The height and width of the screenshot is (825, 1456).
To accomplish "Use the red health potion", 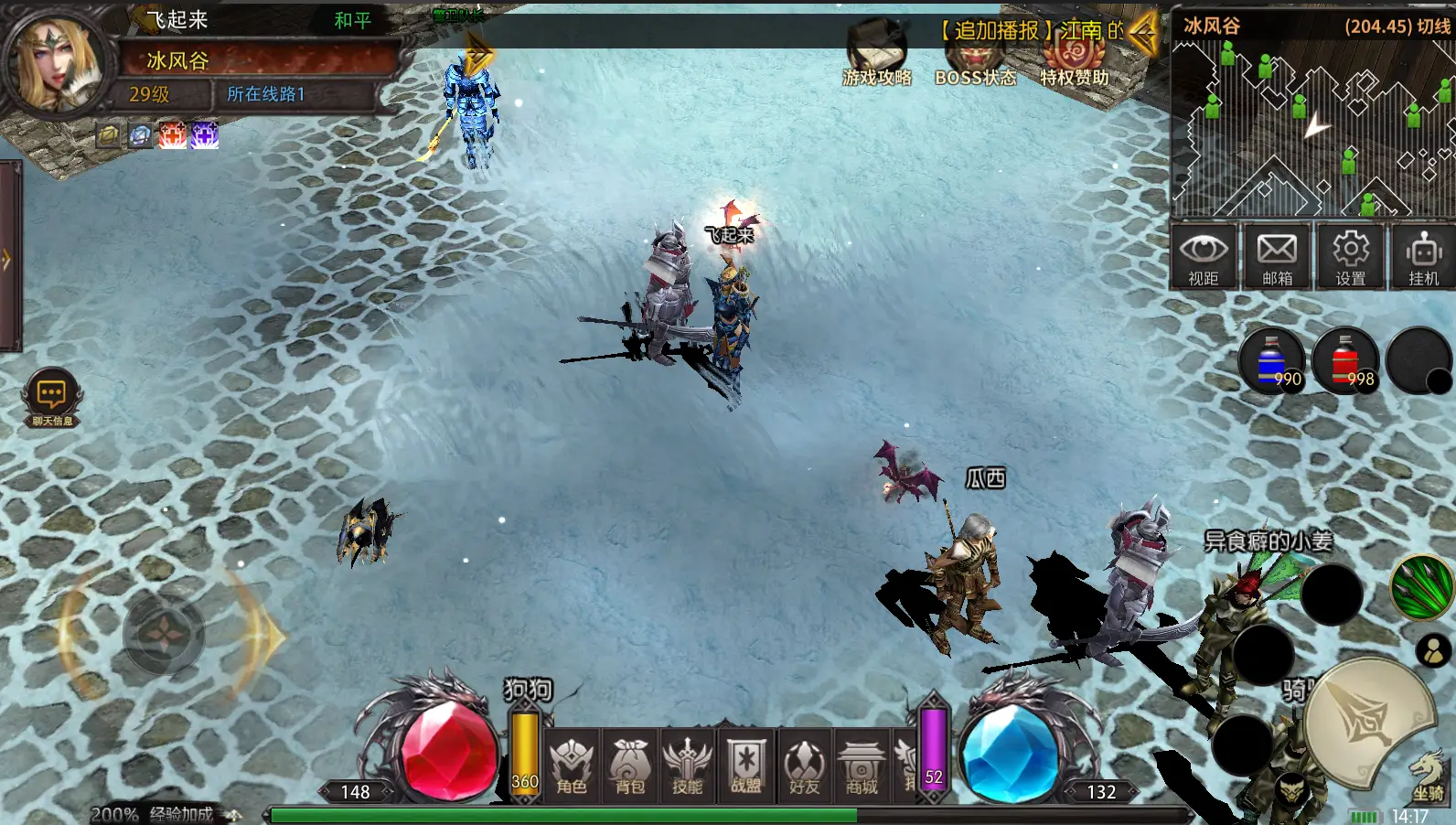I will click(1347, 361).
